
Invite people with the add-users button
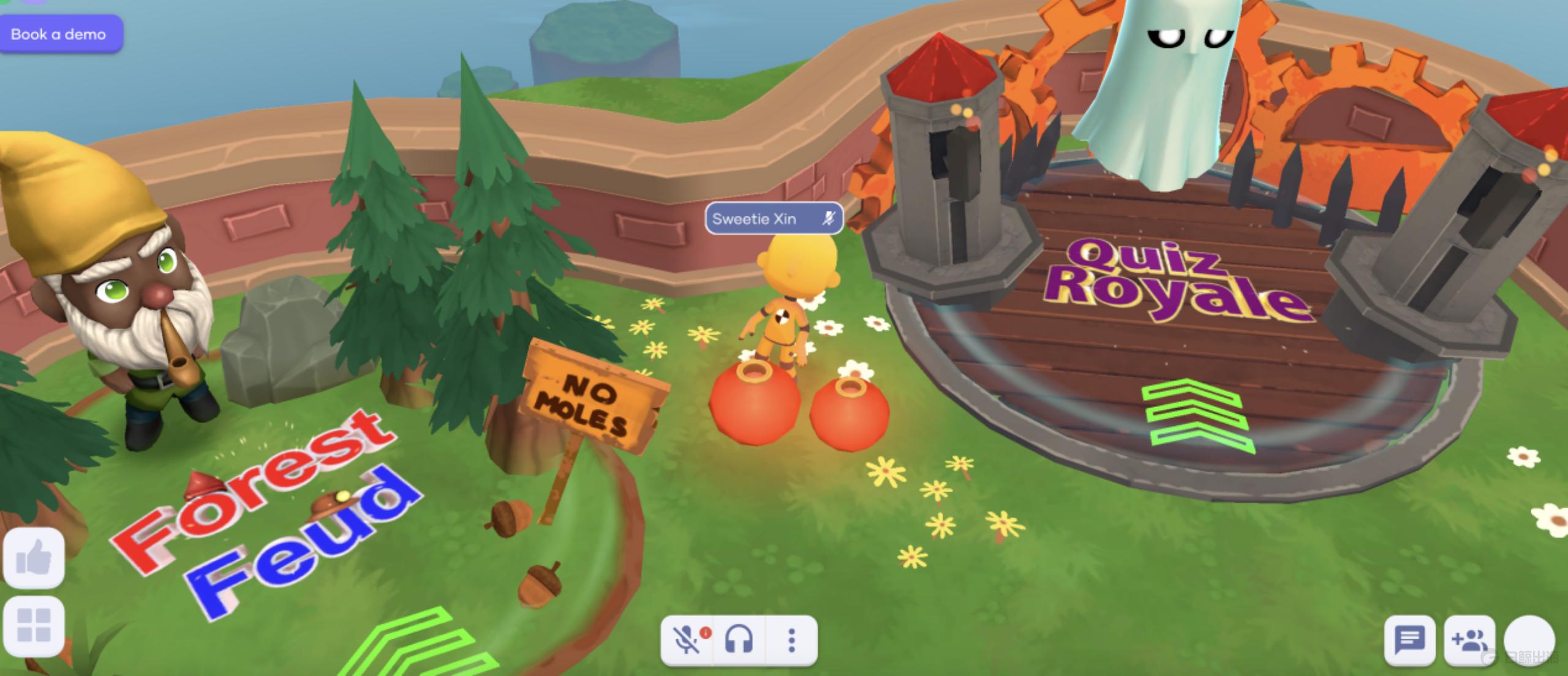(x=1469, y=641)
